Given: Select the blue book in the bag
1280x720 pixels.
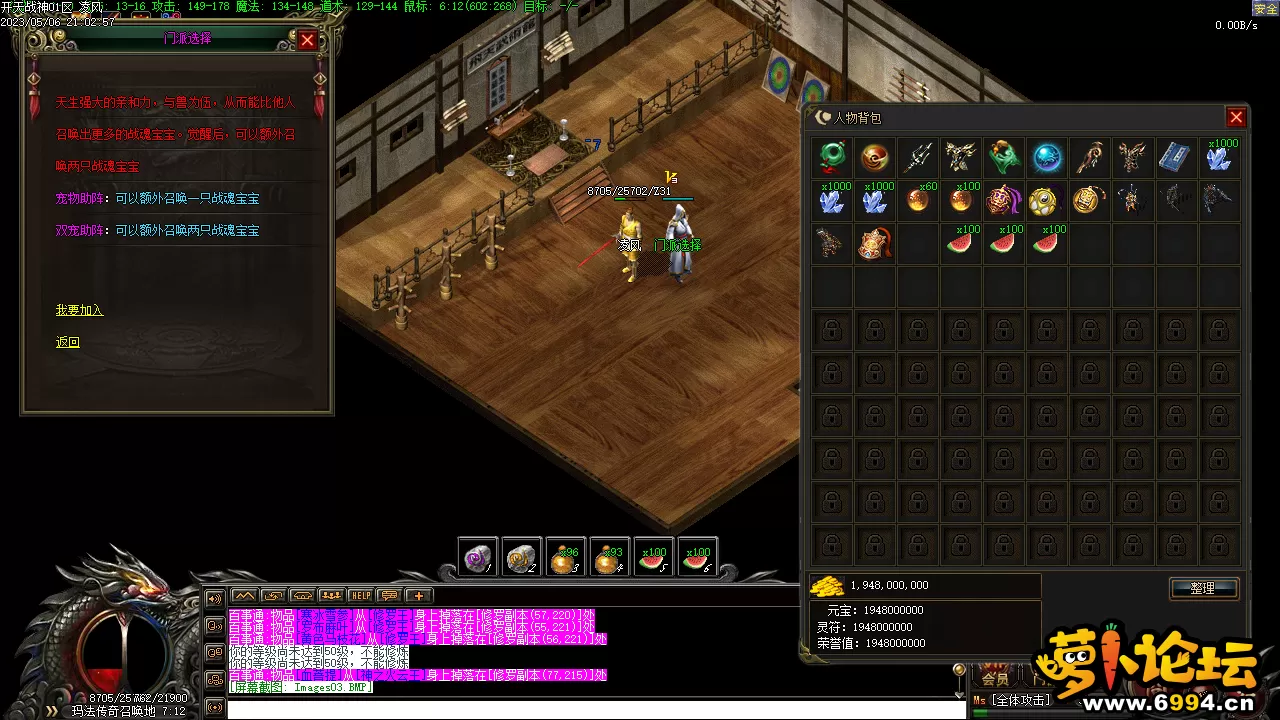Looking at the screenshot, I should point(1175,158).
